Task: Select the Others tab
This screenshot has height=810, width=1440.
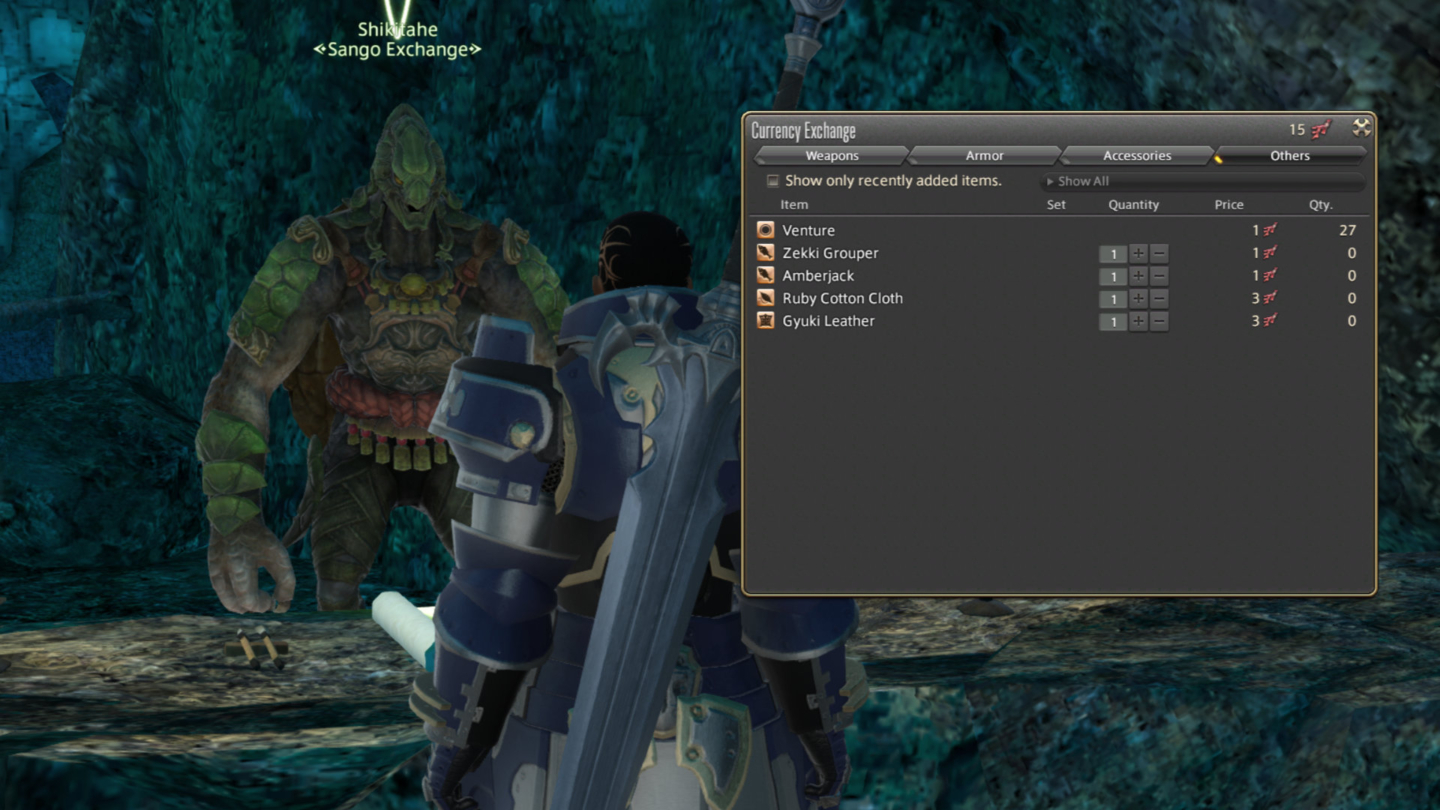Action: (x=1290, y=155)
